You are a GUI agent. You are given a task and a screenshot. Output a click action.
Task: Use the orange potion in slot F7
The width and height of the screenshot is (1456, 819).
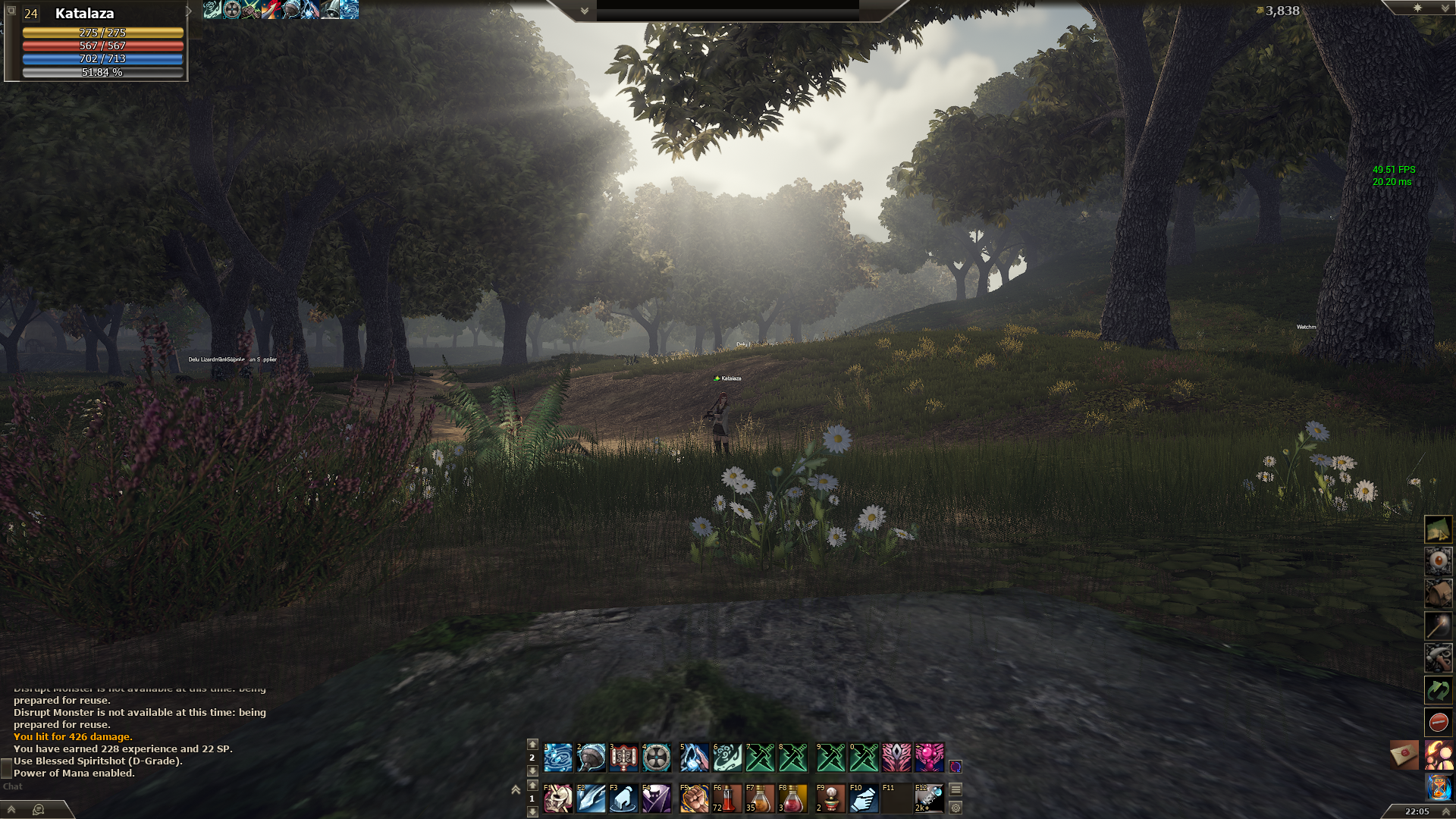point(760,799)
